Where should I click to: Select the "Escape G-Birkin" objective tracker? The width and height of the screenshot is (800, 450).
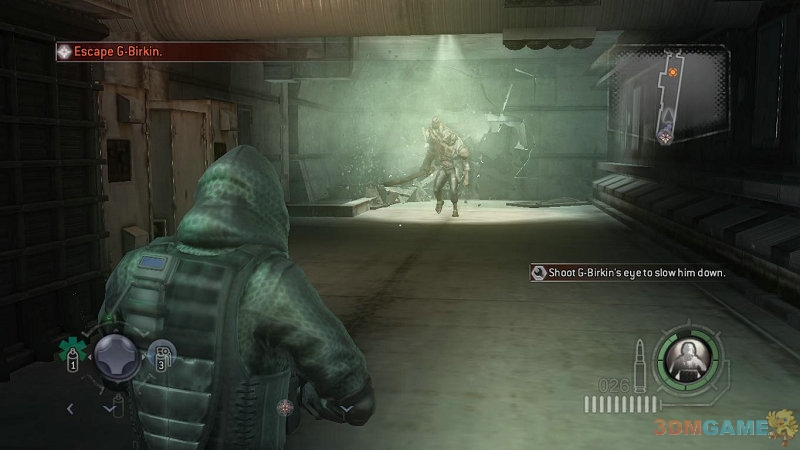[x=120, y=48]
